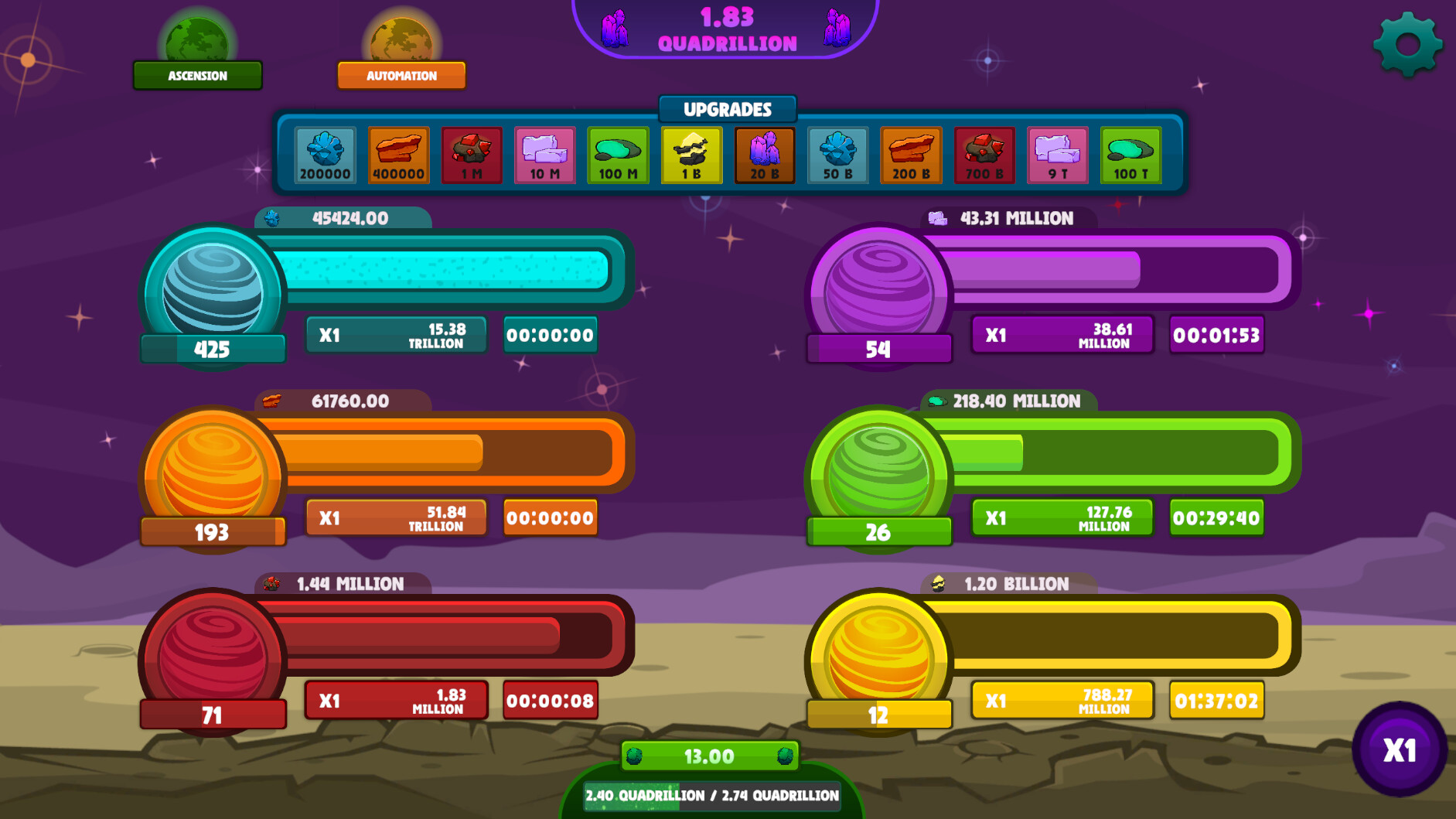Click the purple planet's 00:01:53 timer

pos(1216,335)
